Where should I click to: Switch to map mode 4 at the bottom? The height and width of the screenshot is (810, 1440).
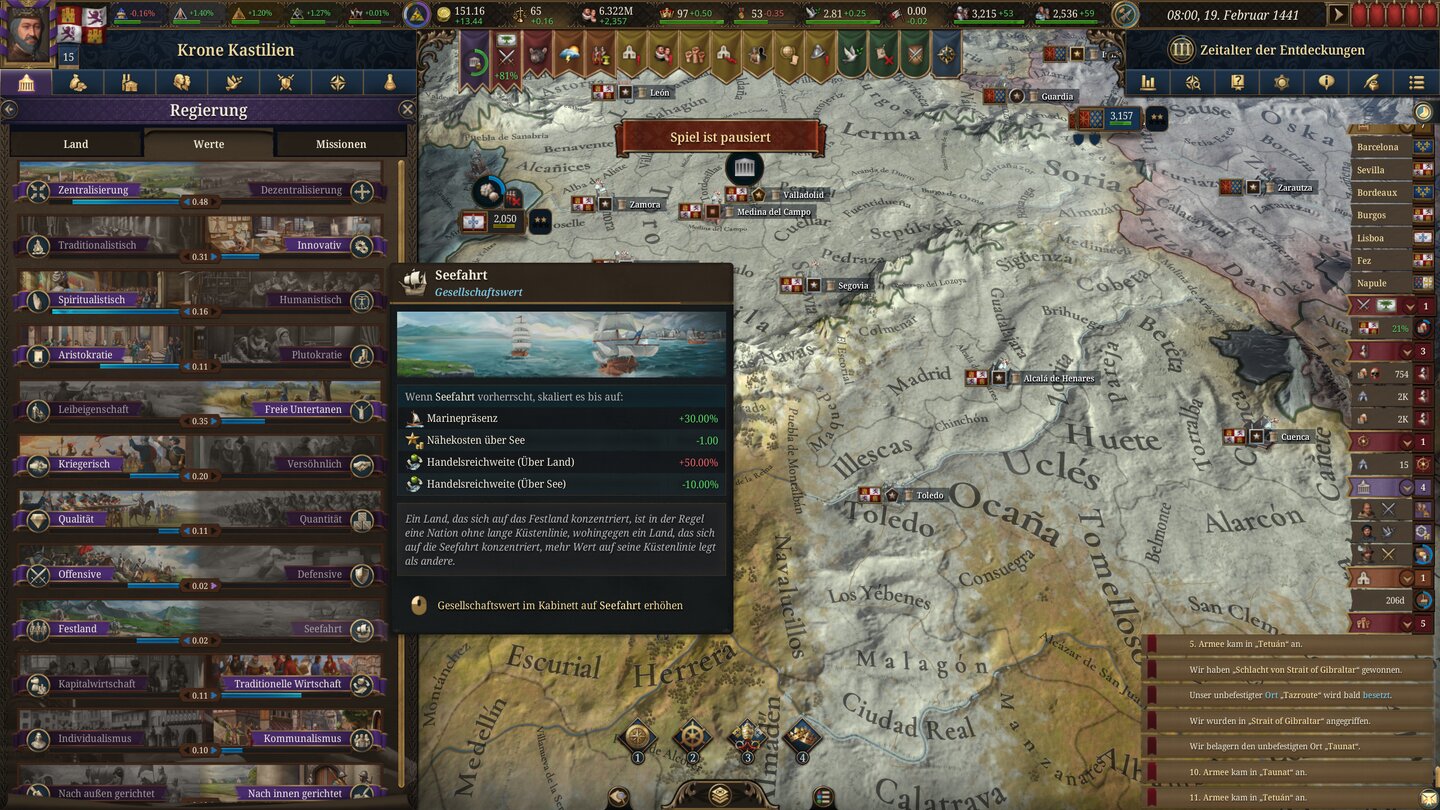800,733
